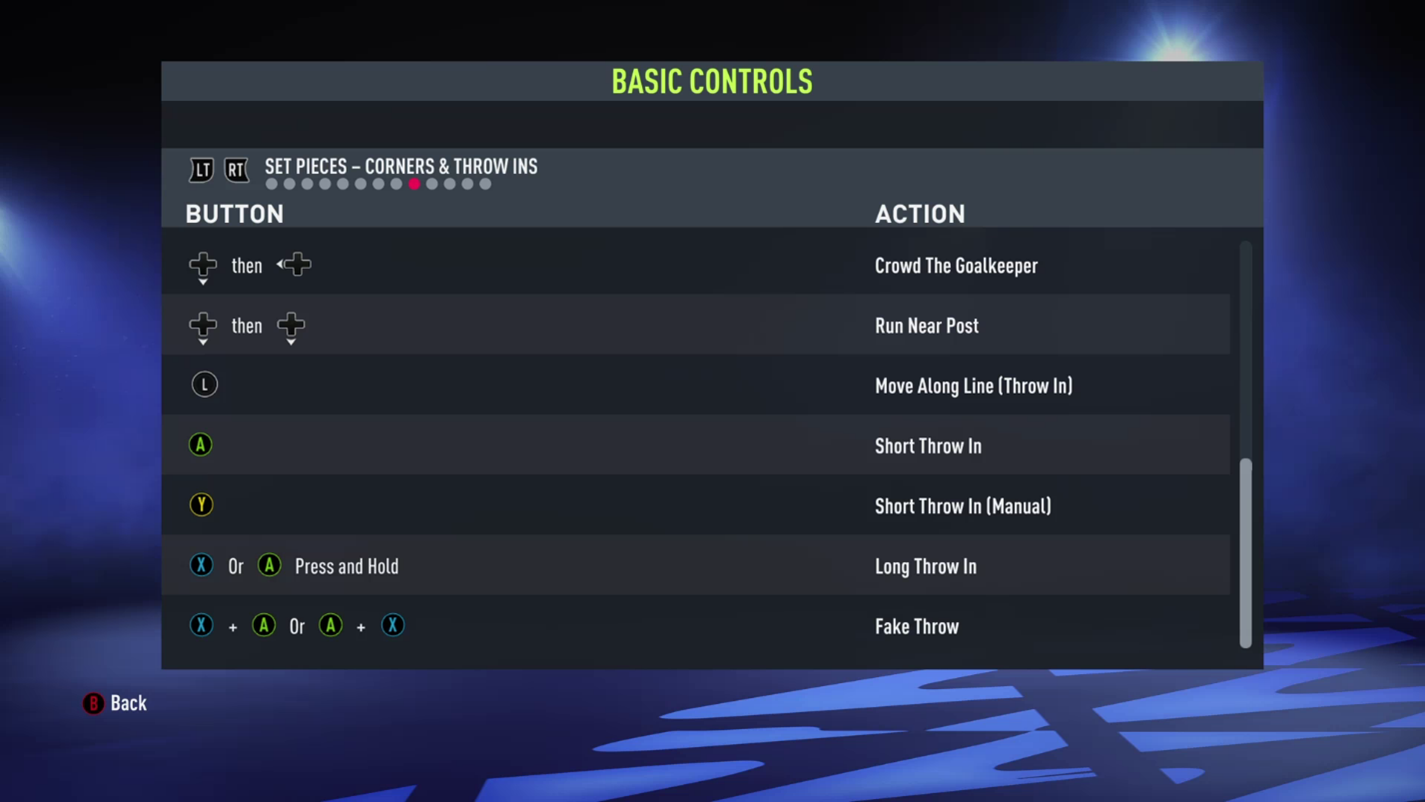Click the BASIC CONTROLS title header
This screenshot has height=802, width=1425.
pos(712,82)
